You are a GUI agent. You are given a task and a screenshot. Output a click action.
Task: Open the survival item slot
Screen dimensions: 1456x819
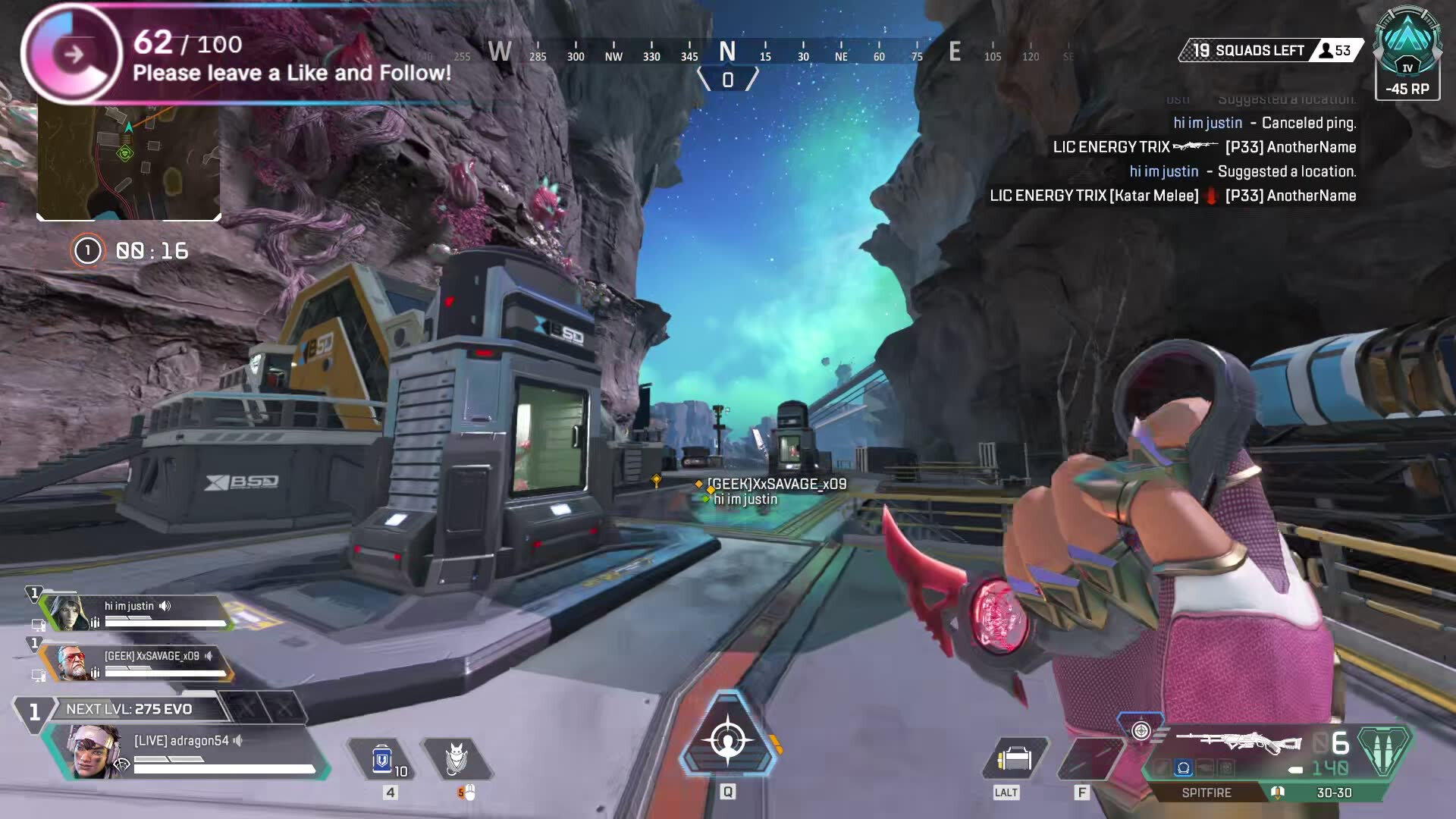tap(1015, 759)
